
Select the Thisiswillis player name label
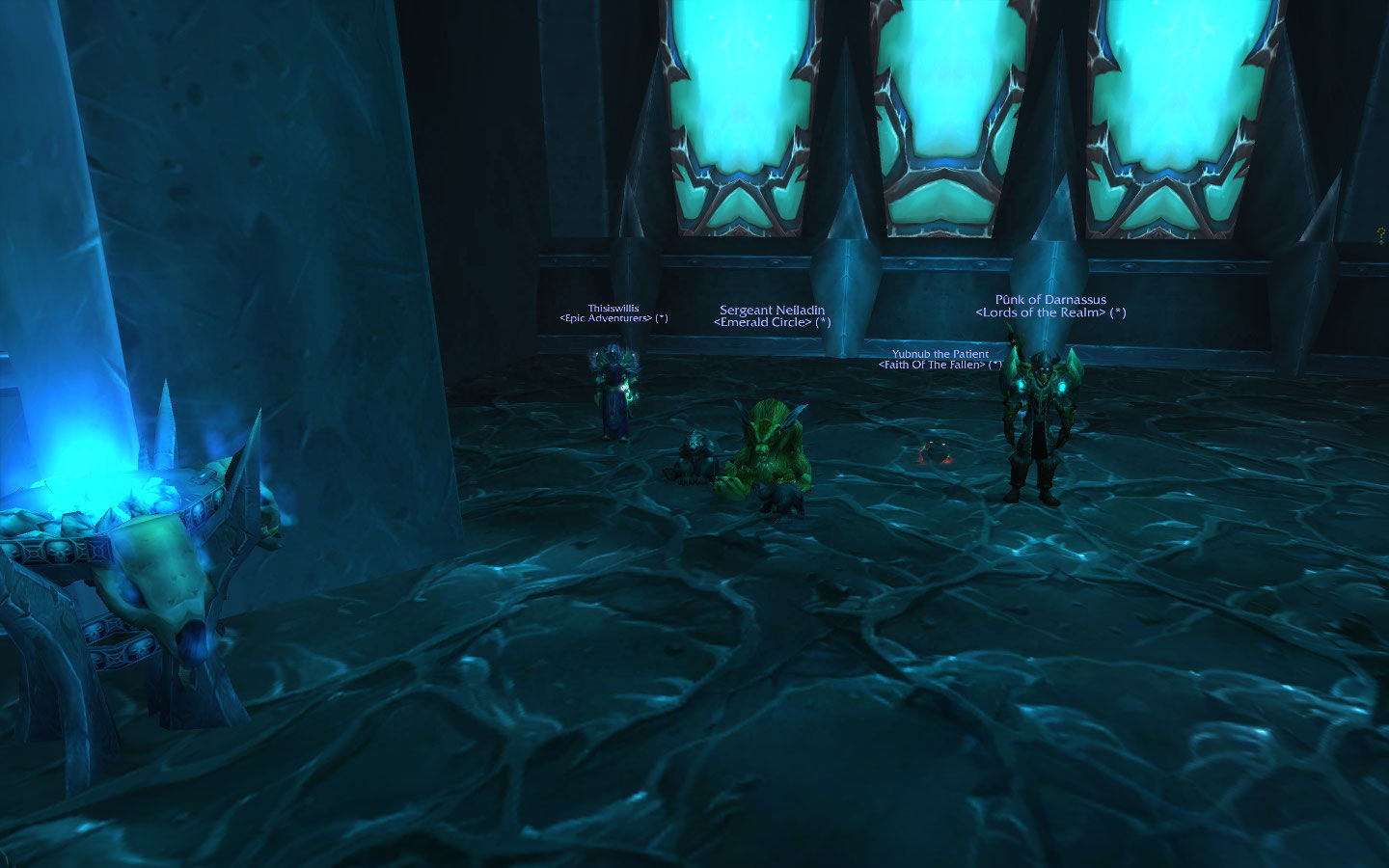tap(613, 309)
